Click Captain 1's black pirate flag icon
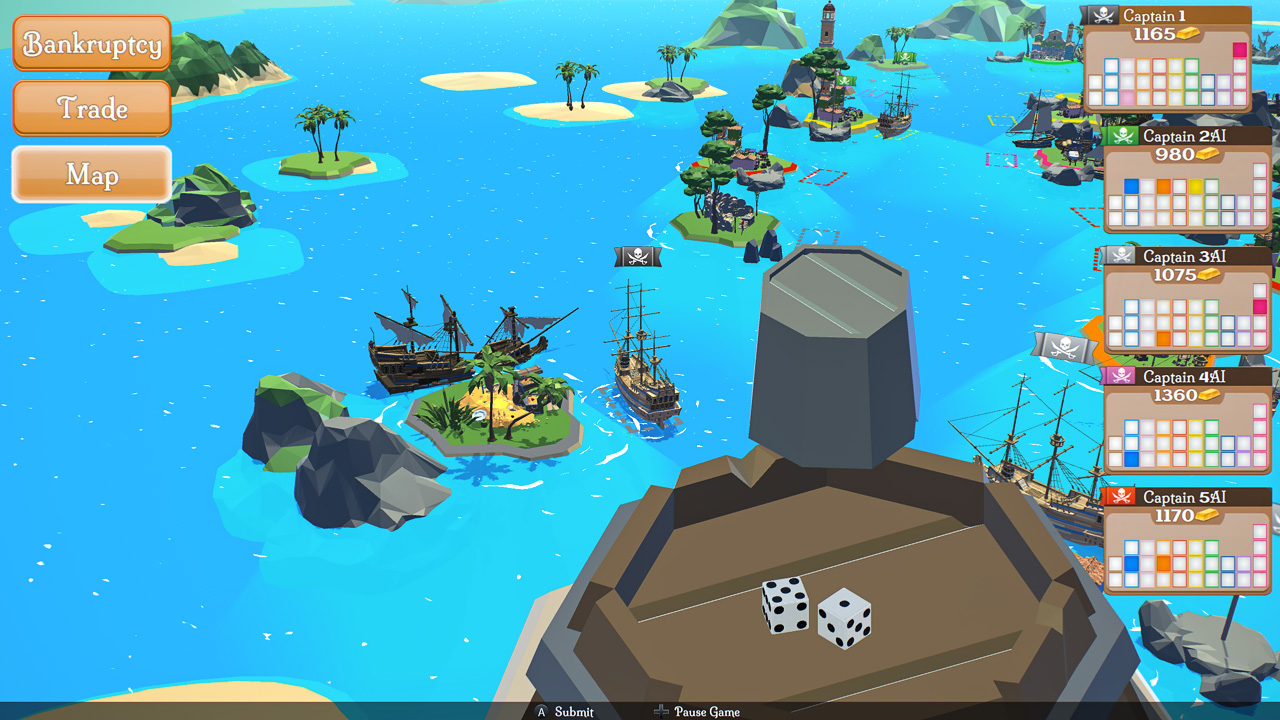The width and height of the screenshot is (1280, 720). pos(1103,14)
